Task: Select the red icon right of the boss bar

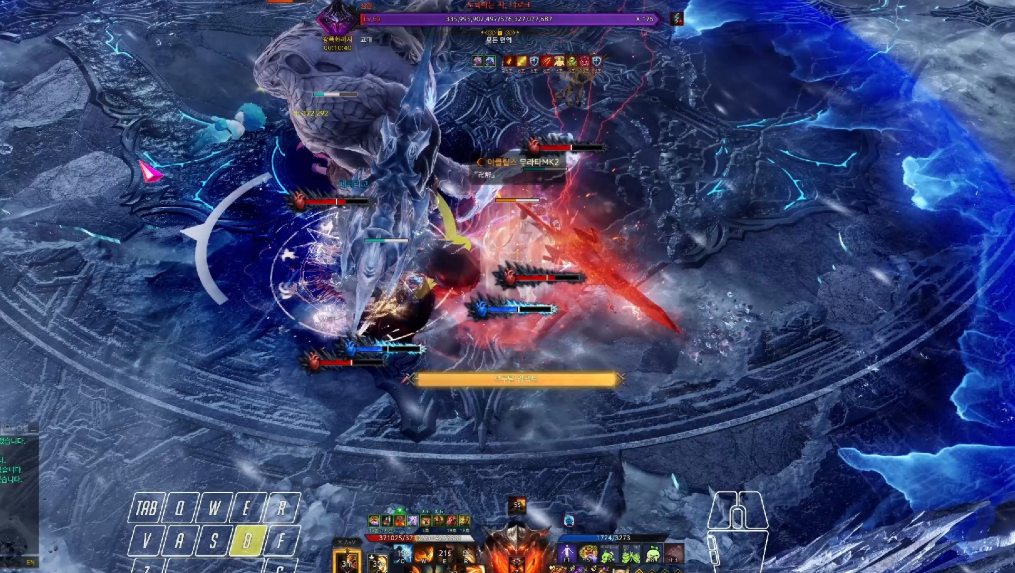Action: click(x=677, y=19)
